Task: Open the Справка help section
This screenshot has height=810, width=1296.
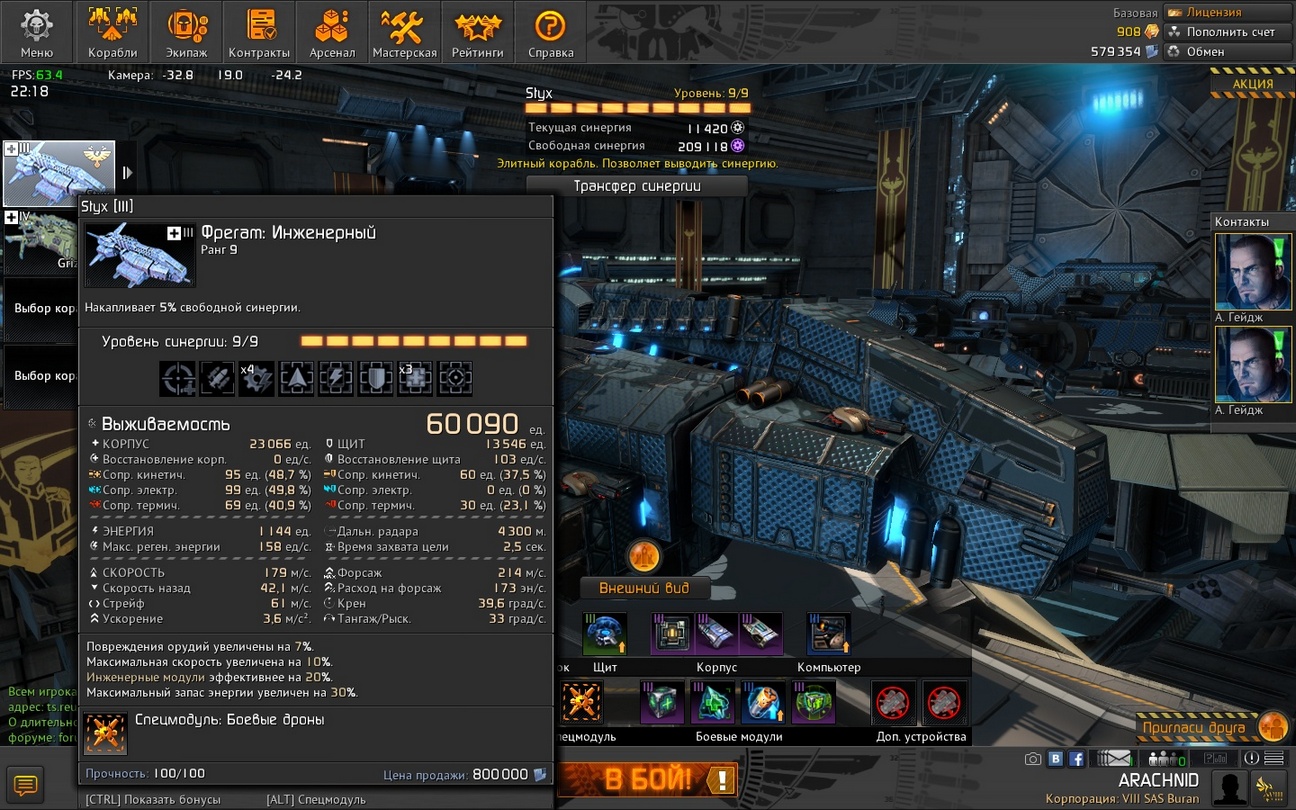Action: click(550, 32)
